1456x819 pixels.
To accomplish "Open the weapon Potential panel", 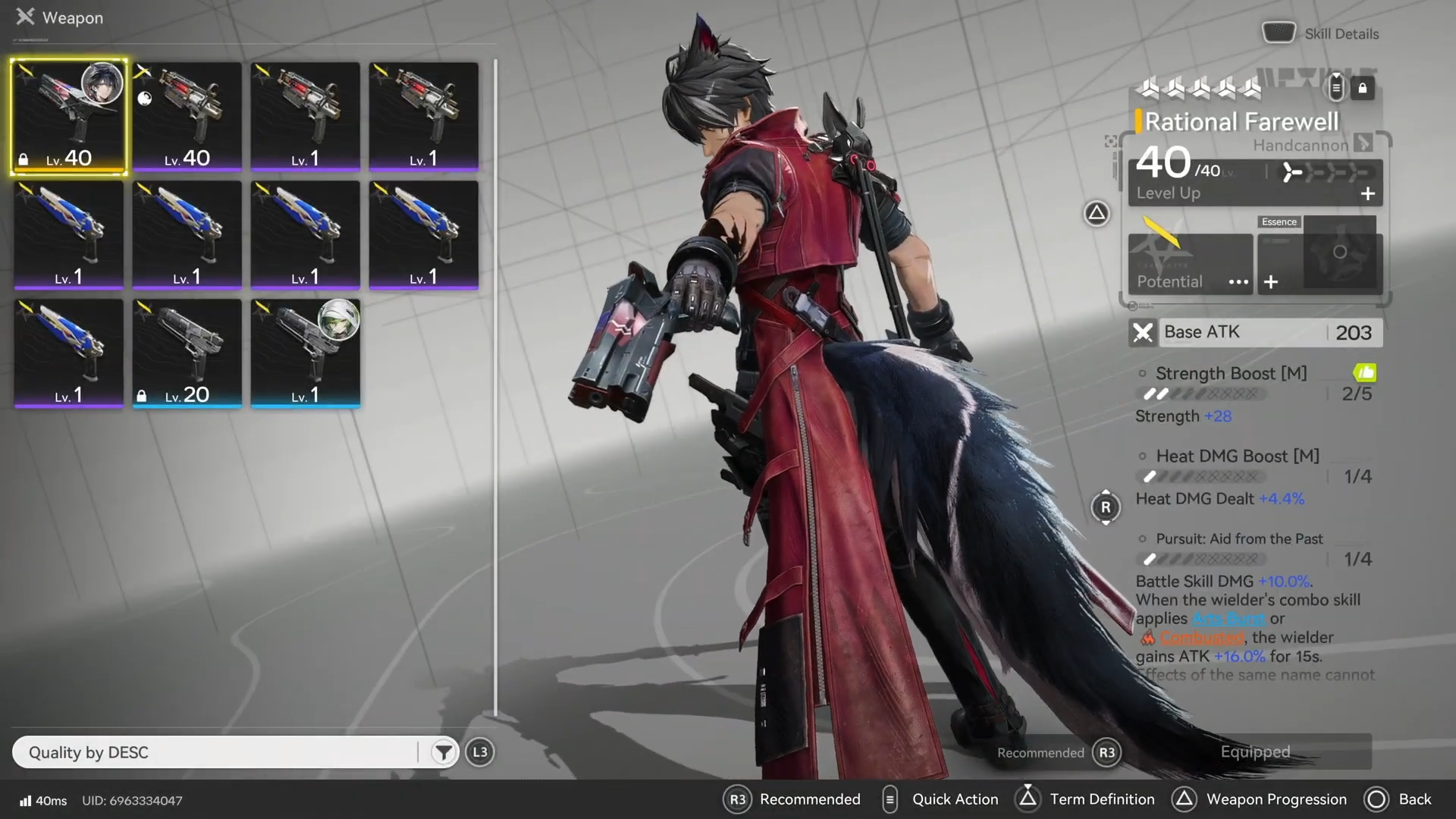I will point(1190,263).
